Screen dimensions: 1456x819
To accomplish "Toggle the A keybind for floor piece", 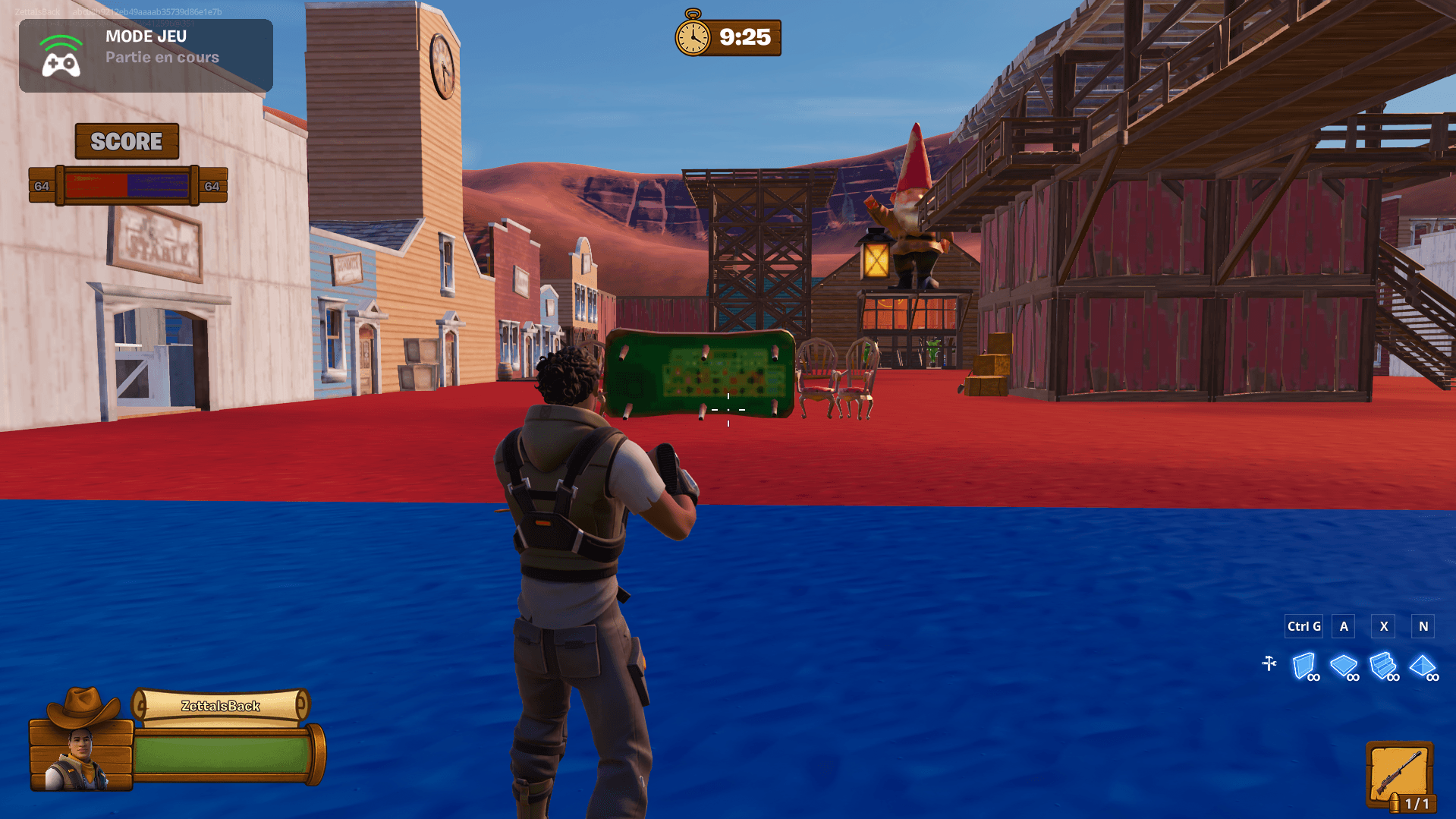I will 1343,626.
